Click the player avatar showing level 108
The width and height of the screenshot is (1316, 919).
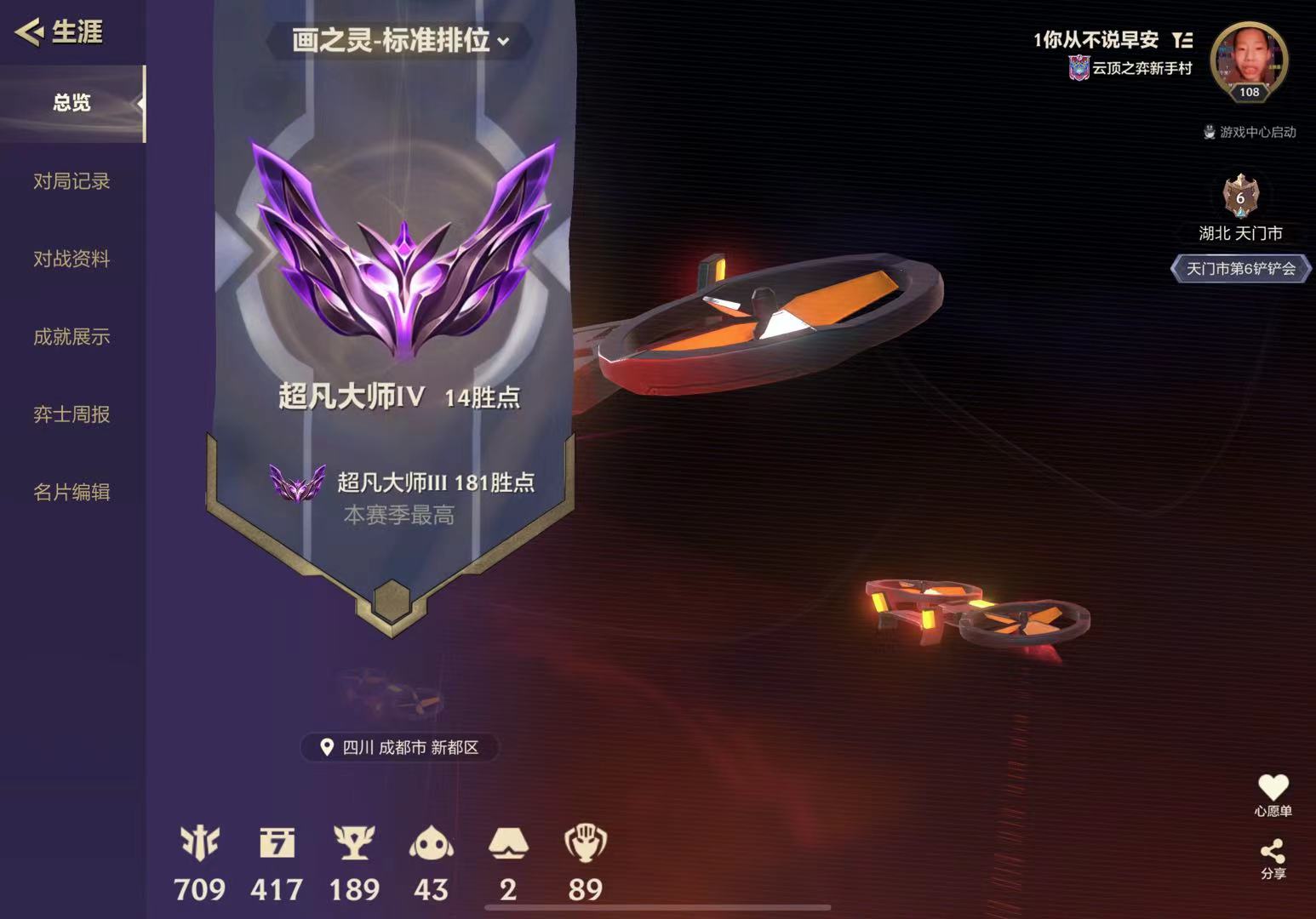pos(1248,60)
